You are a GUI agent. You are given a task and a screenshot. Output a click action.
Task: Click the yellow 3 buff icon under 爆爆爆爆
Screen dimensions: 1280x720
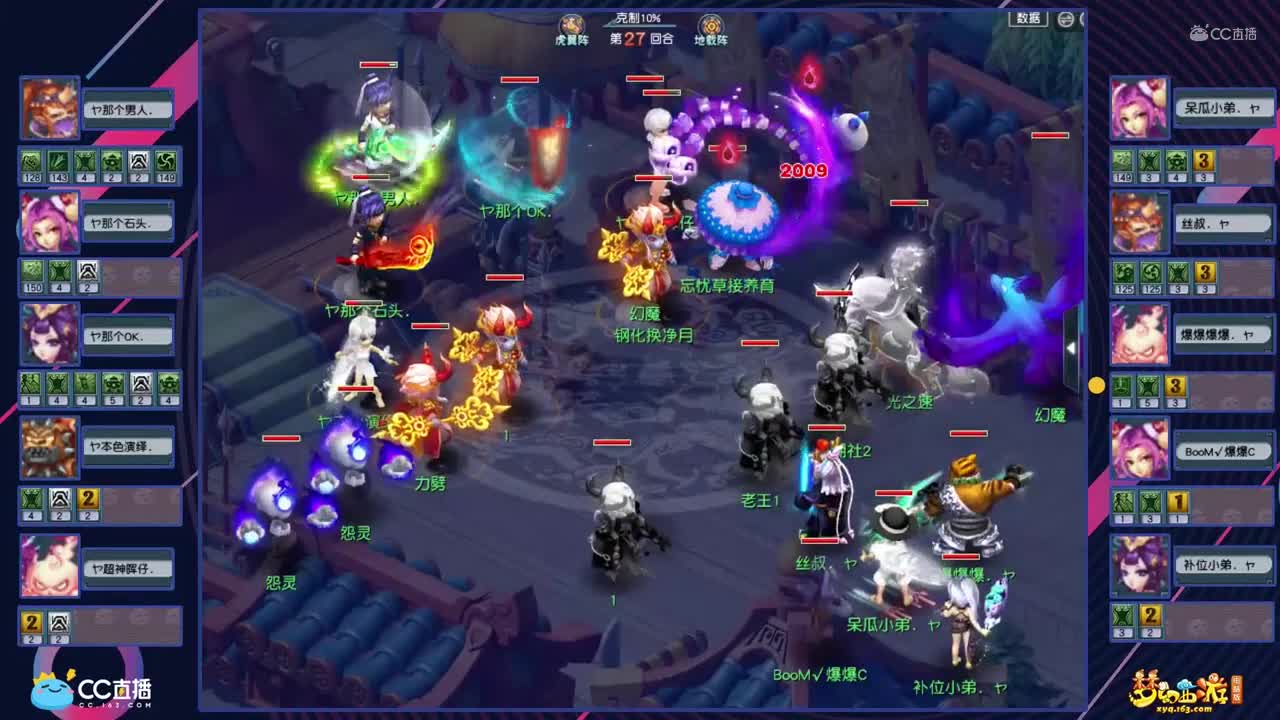click(x=1174, y=385)
